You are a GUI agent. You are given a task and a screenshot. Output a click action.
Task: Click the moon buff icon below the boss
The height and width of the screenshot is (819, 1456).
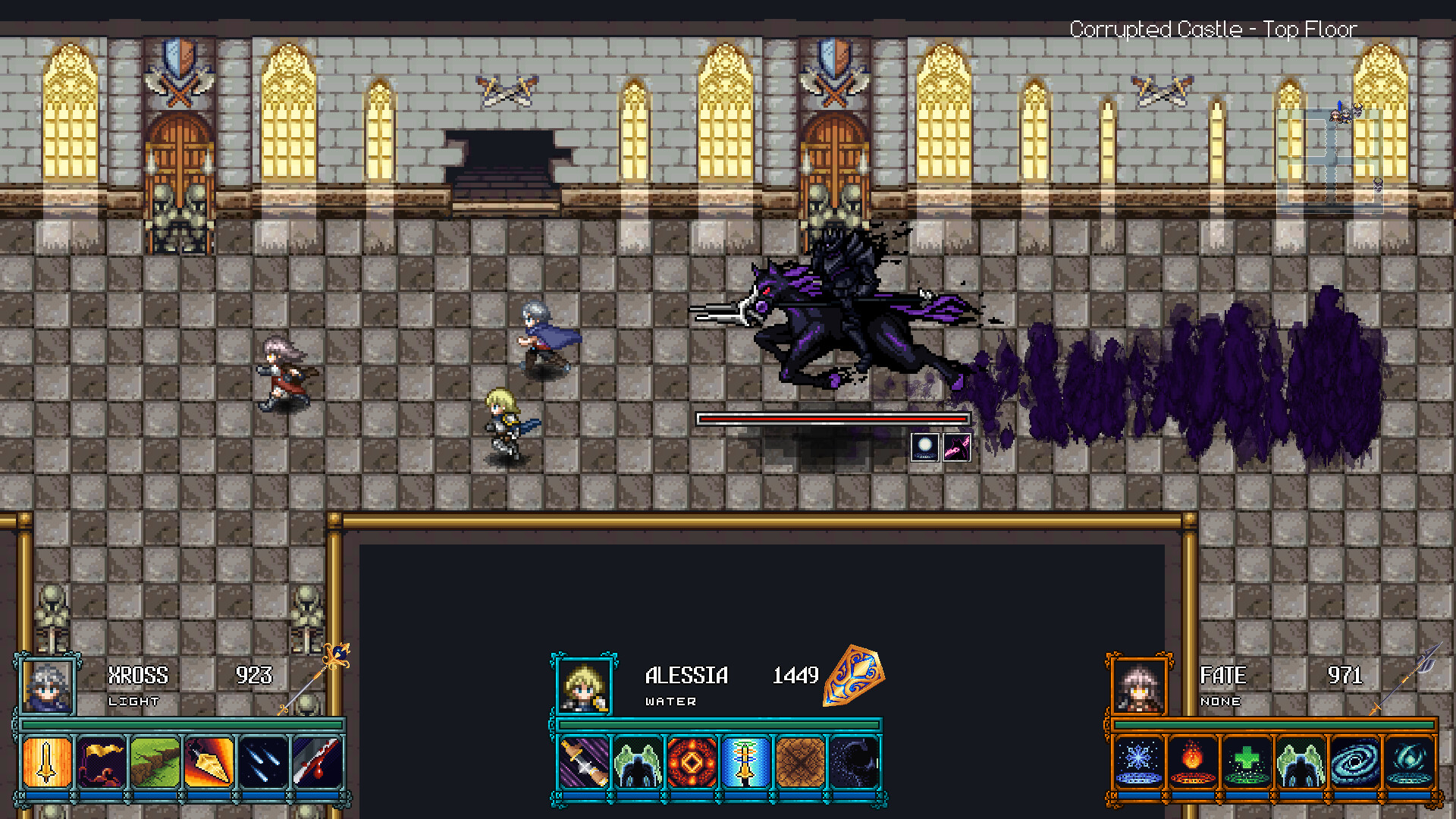coord(925,447)
